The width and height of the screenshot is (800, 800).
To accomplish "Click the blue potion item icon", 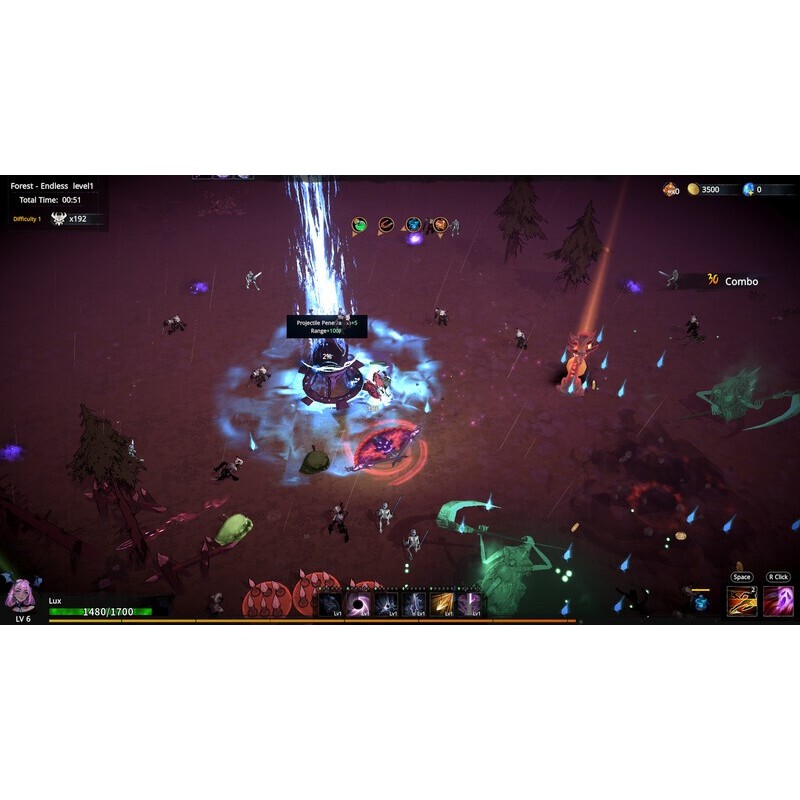I will click(x=701, y=602).
